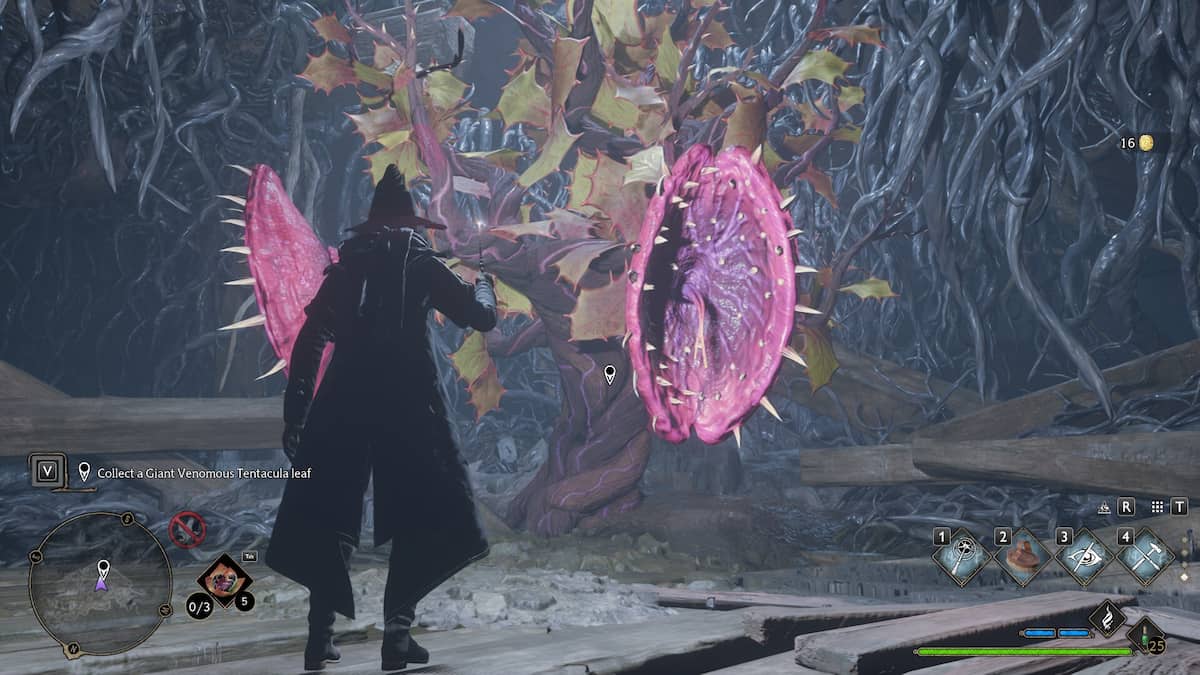Click the quest waypoint marker on the minimap
This screenshot has width=1200, height=675.
point(102,570)
